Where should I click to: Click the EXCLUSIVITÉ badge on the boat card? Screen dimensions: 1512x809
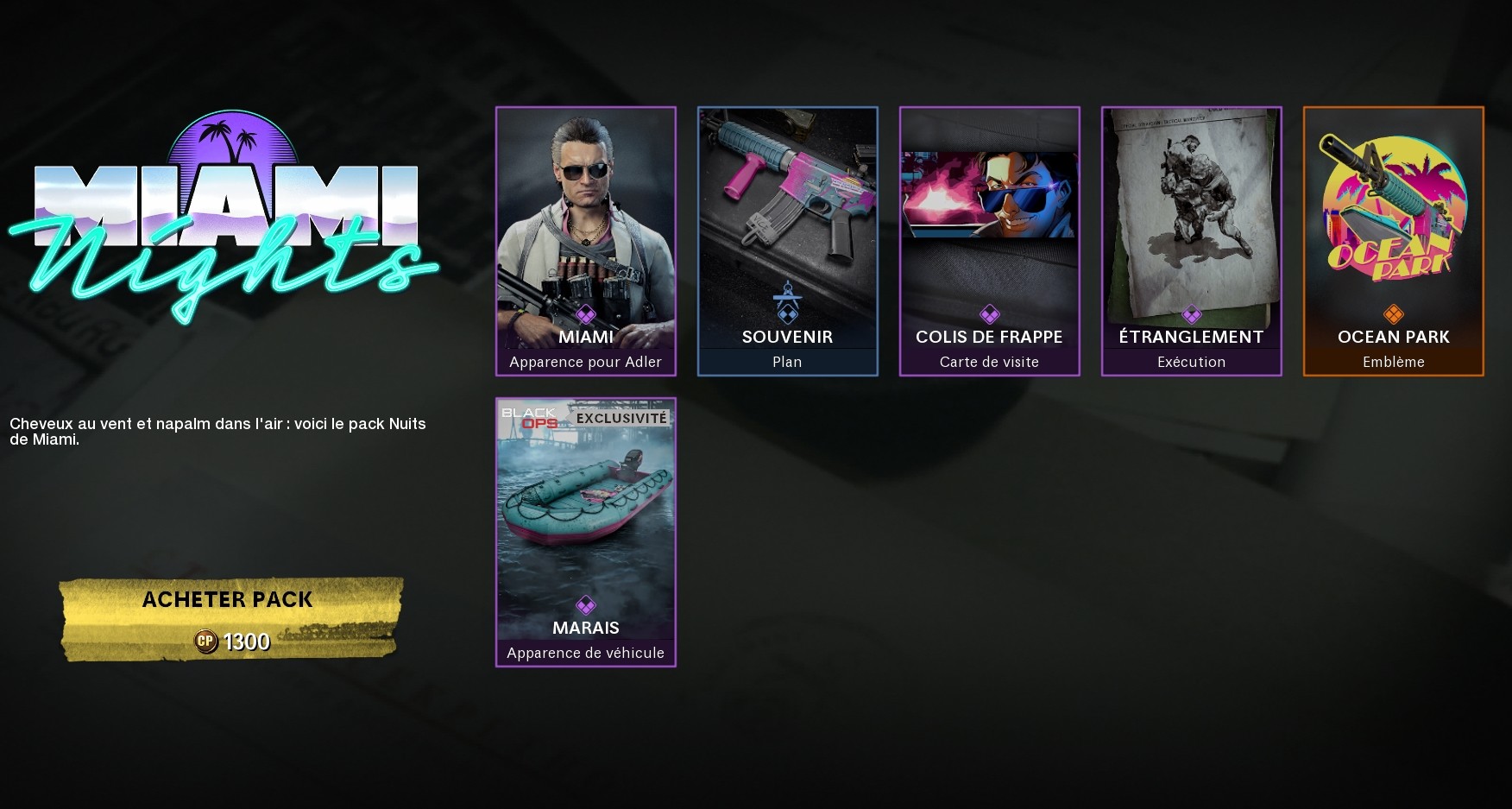click(623, 417)
